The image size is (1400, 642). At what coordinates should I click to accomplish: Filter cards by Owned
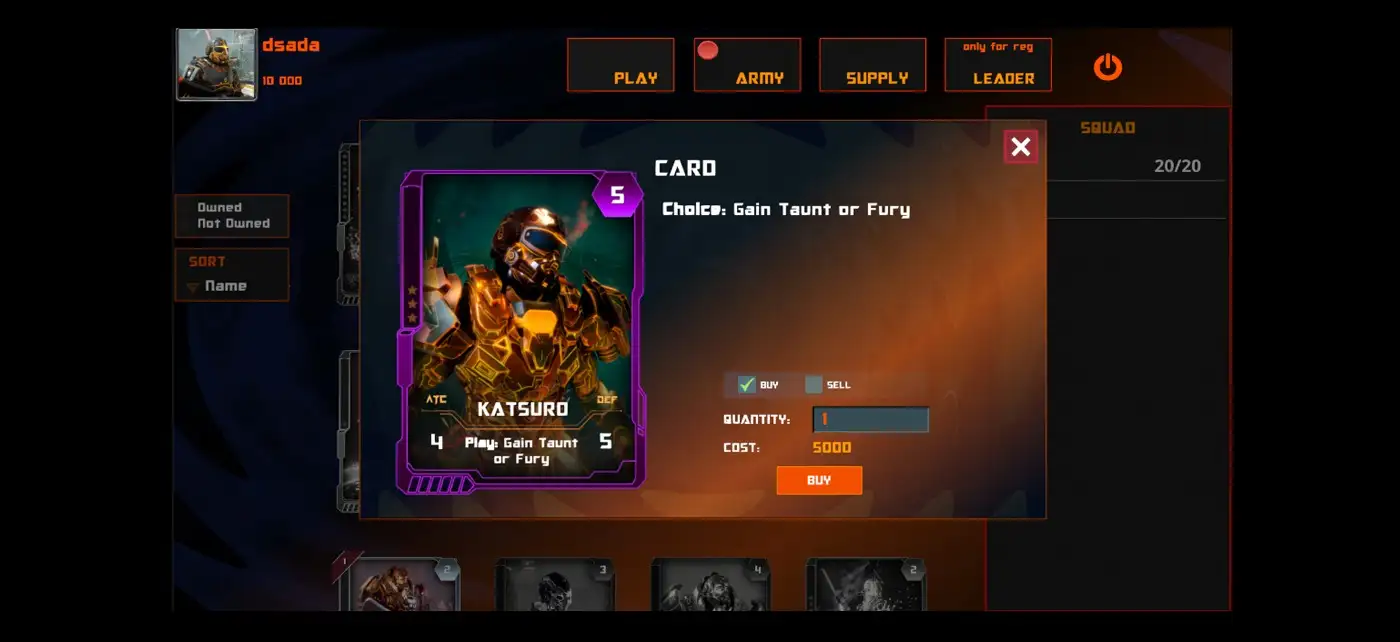[x=219, y=208]
